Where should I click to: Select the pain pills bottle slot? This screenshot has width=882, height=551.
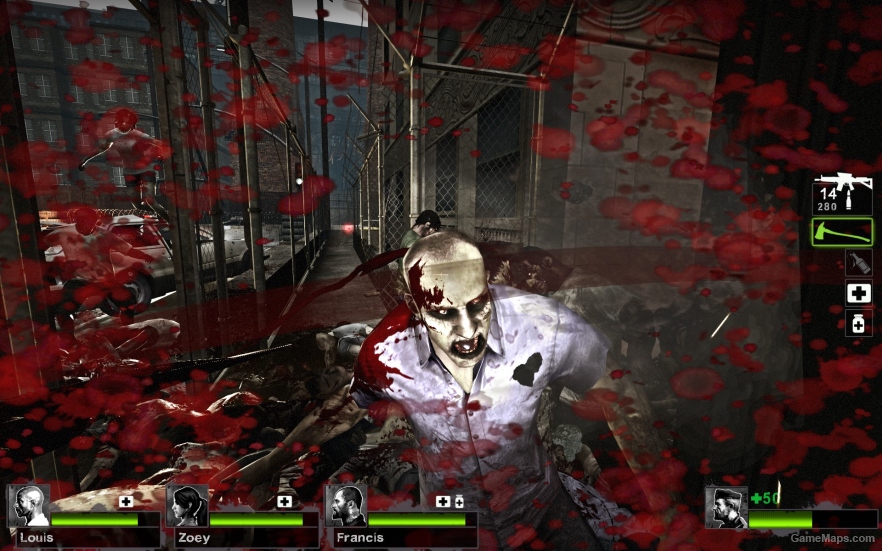(858, 323)
